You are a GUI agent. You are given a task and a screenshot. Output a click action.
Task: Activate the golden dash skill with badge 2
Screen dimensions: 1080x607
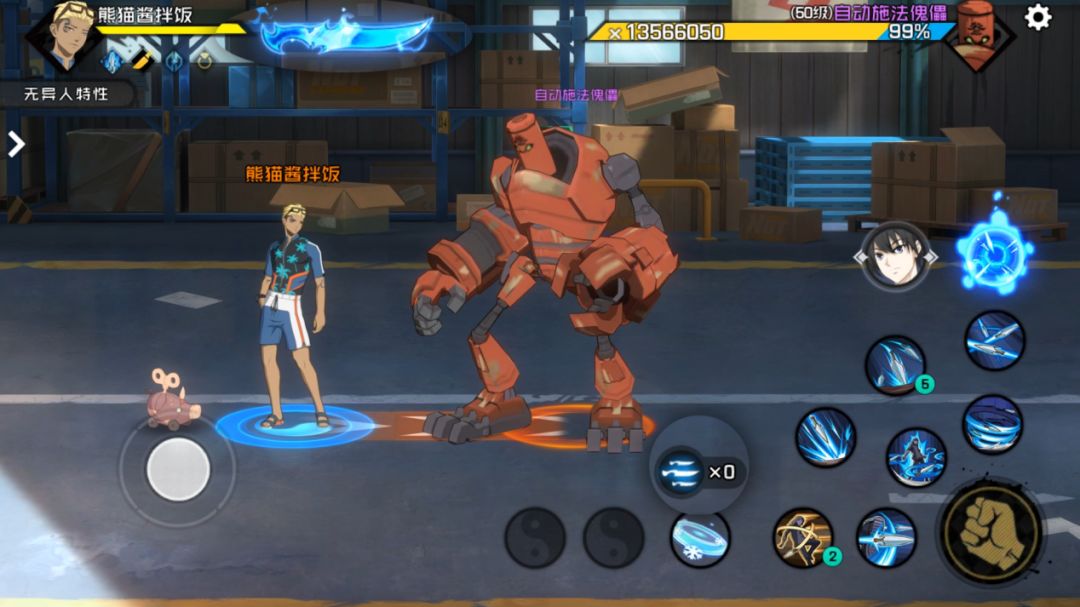[803, 537]
